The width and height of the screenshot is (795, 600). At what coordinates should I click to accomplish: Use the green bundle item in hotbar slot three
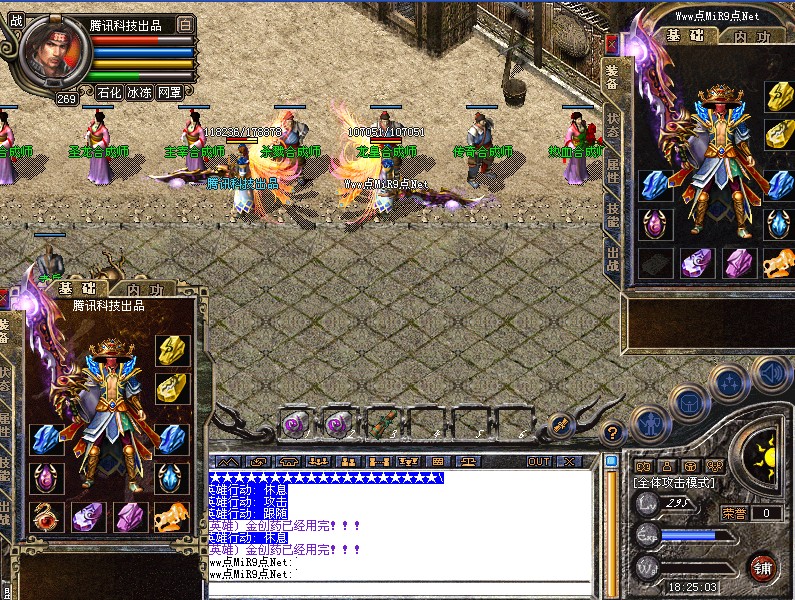380,423
